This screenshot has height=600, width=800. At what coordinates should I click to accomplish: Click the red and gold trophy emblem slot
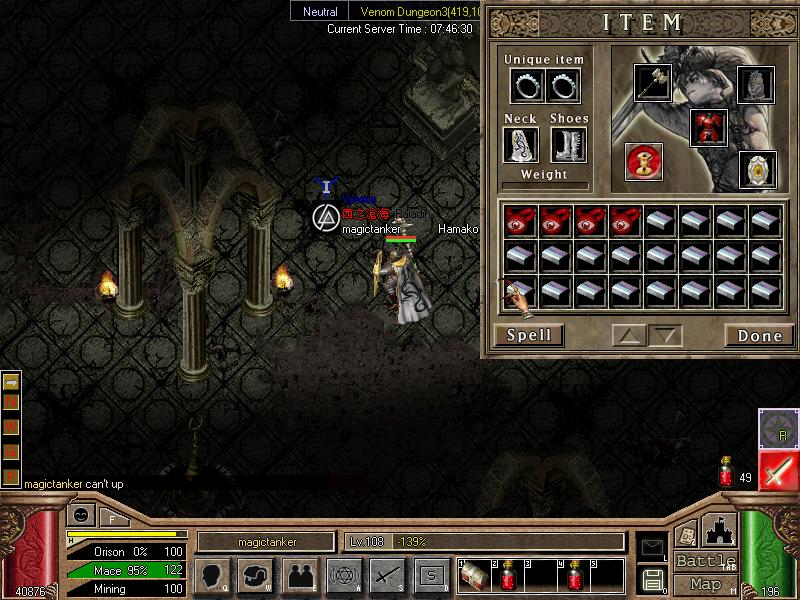coord(643,162)
